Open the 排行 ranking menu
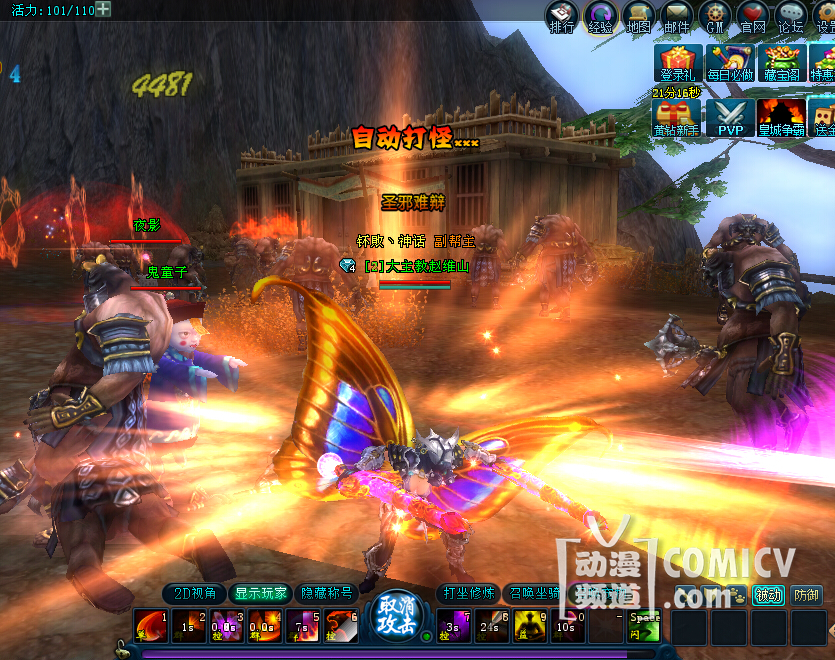This screenshot has height=660, width=835. pos(562,16)
